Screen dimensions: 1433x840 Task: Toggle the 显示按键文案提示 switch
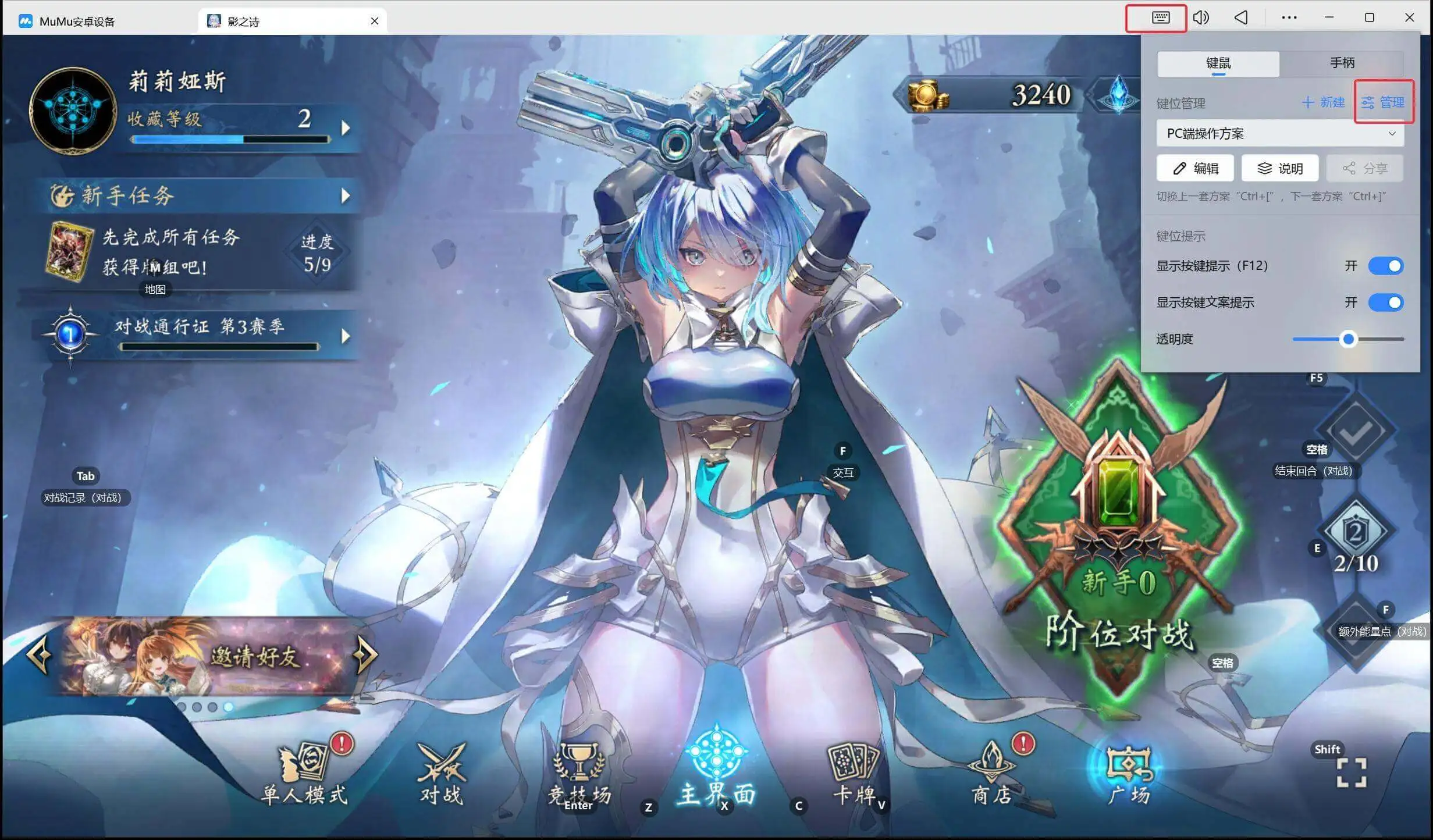1385,302
